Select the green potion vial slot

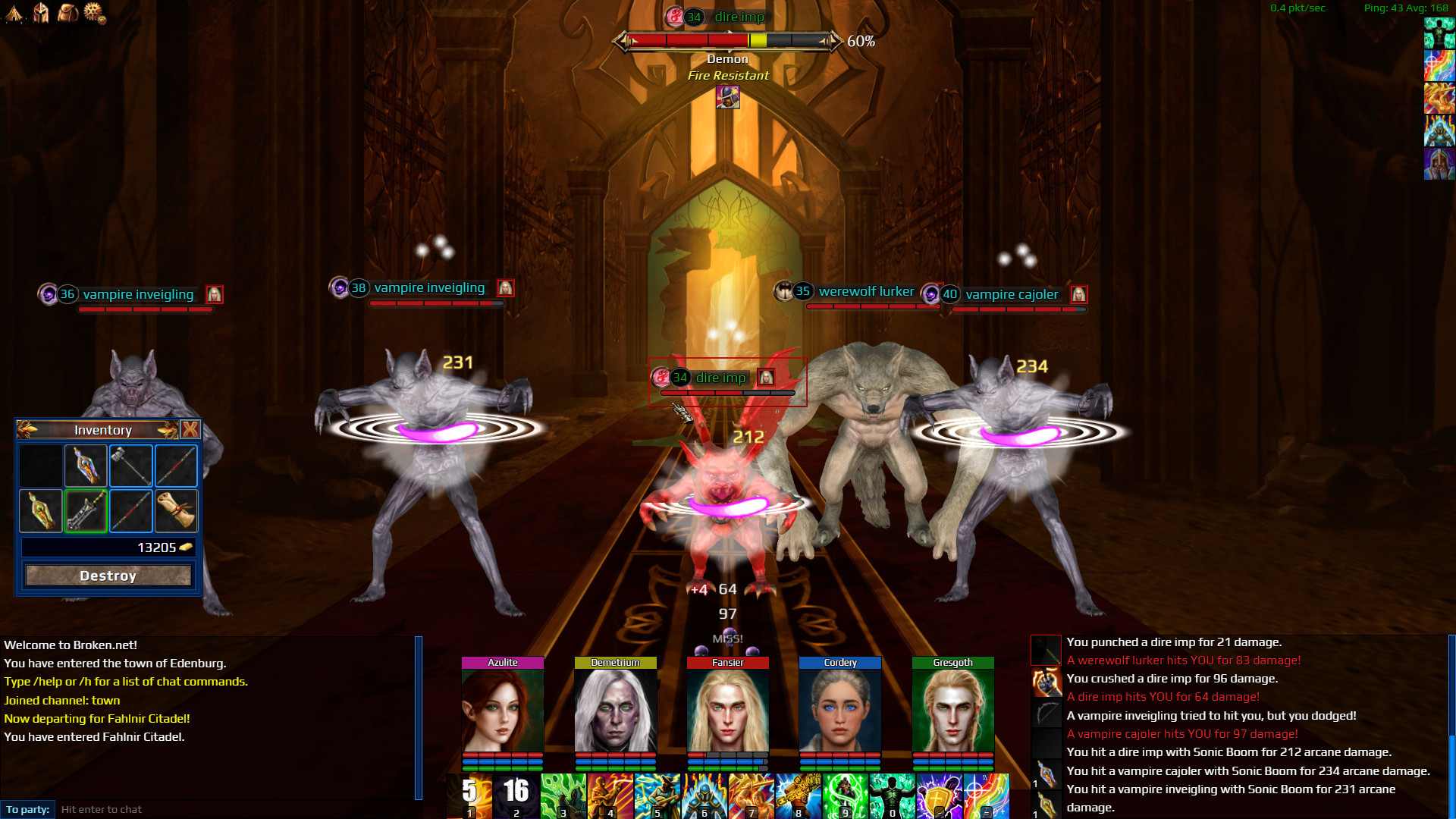pyautogui.click(x=41, y=510)
